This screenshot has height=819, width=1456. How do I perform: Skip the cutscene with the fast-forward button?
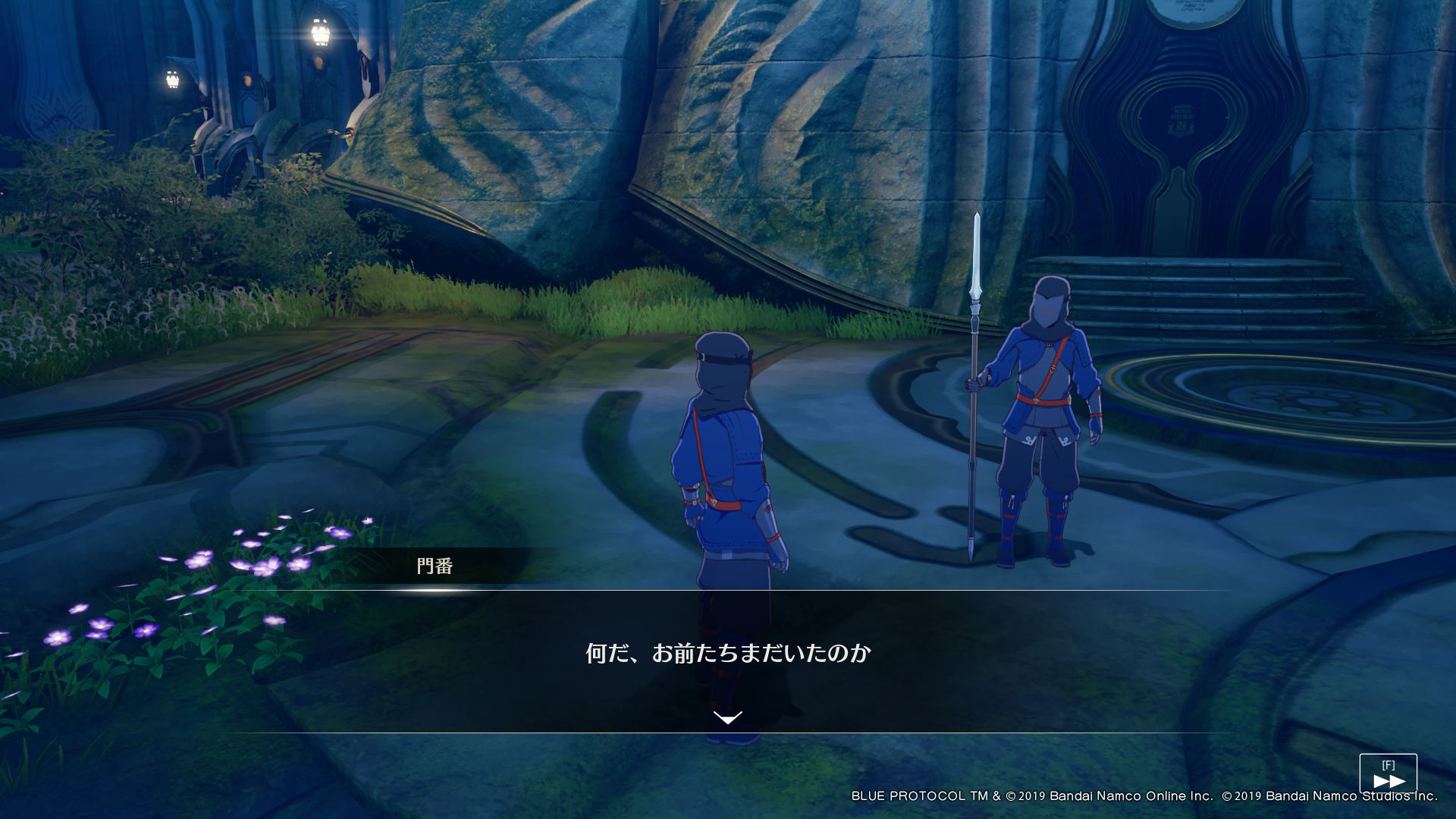pos(1388,774)
